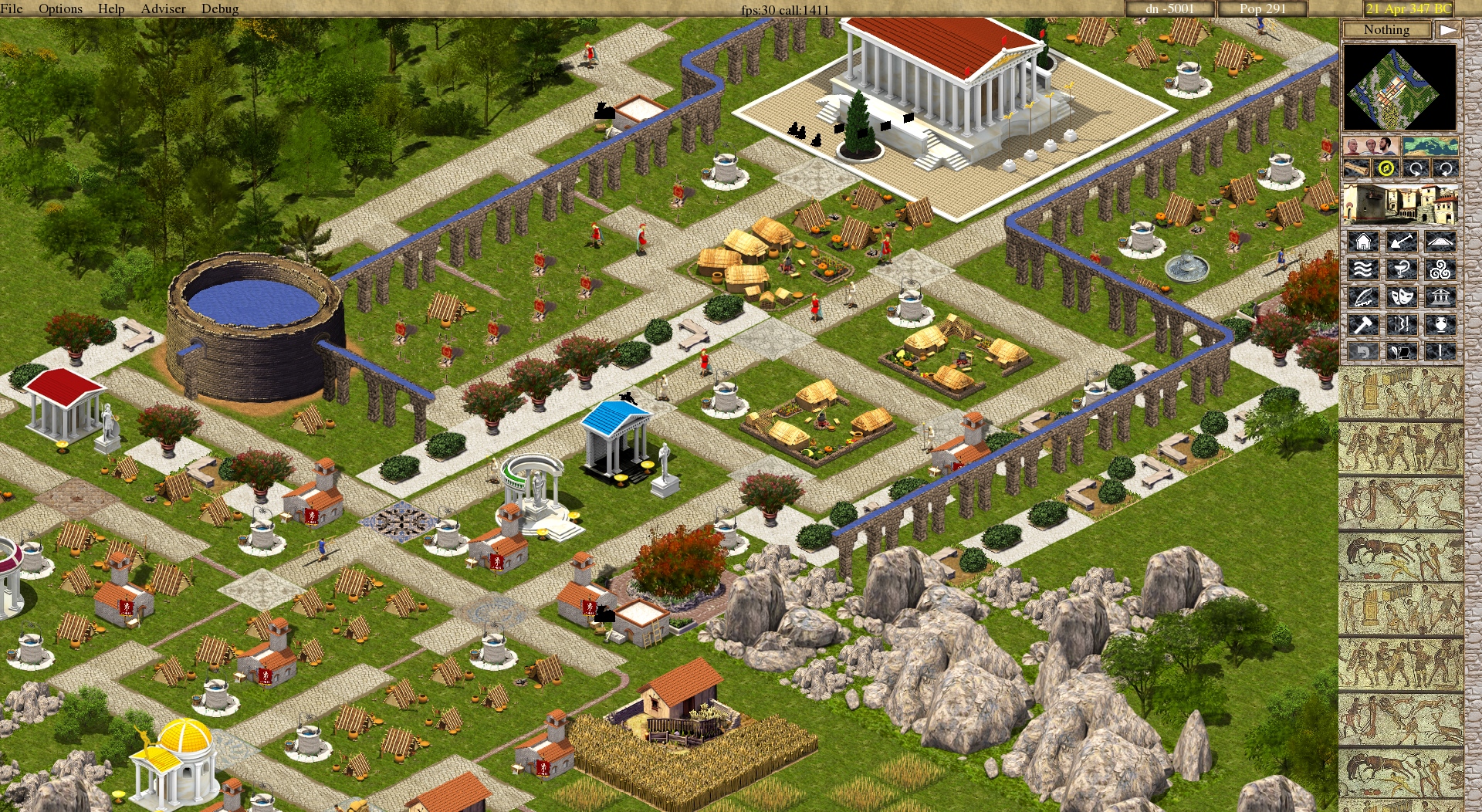Open the education buildings menu
This screenshot has height=812, width=1482.
[1363, 297]
